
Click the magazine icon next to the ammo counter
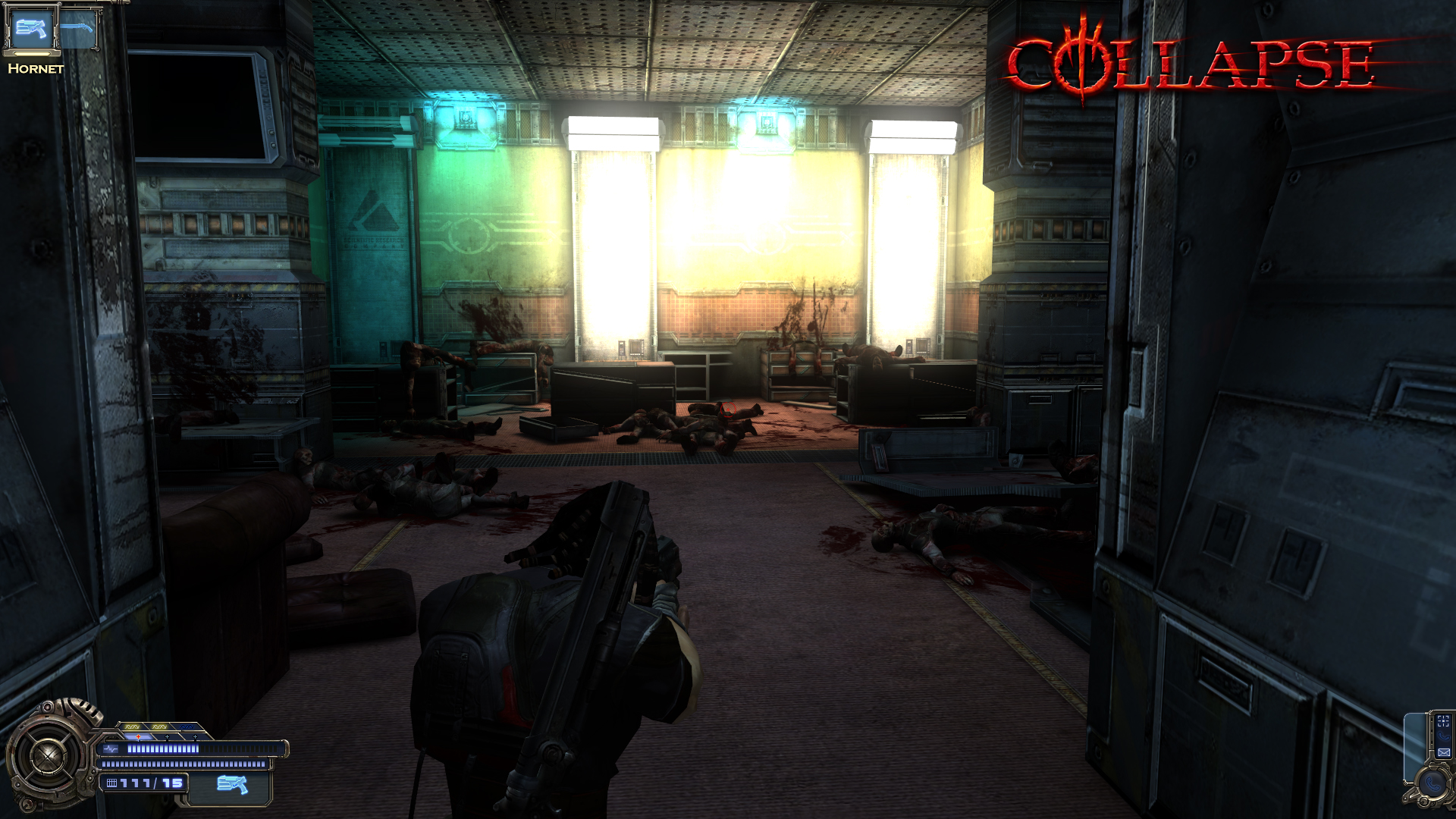click(112, 783)
